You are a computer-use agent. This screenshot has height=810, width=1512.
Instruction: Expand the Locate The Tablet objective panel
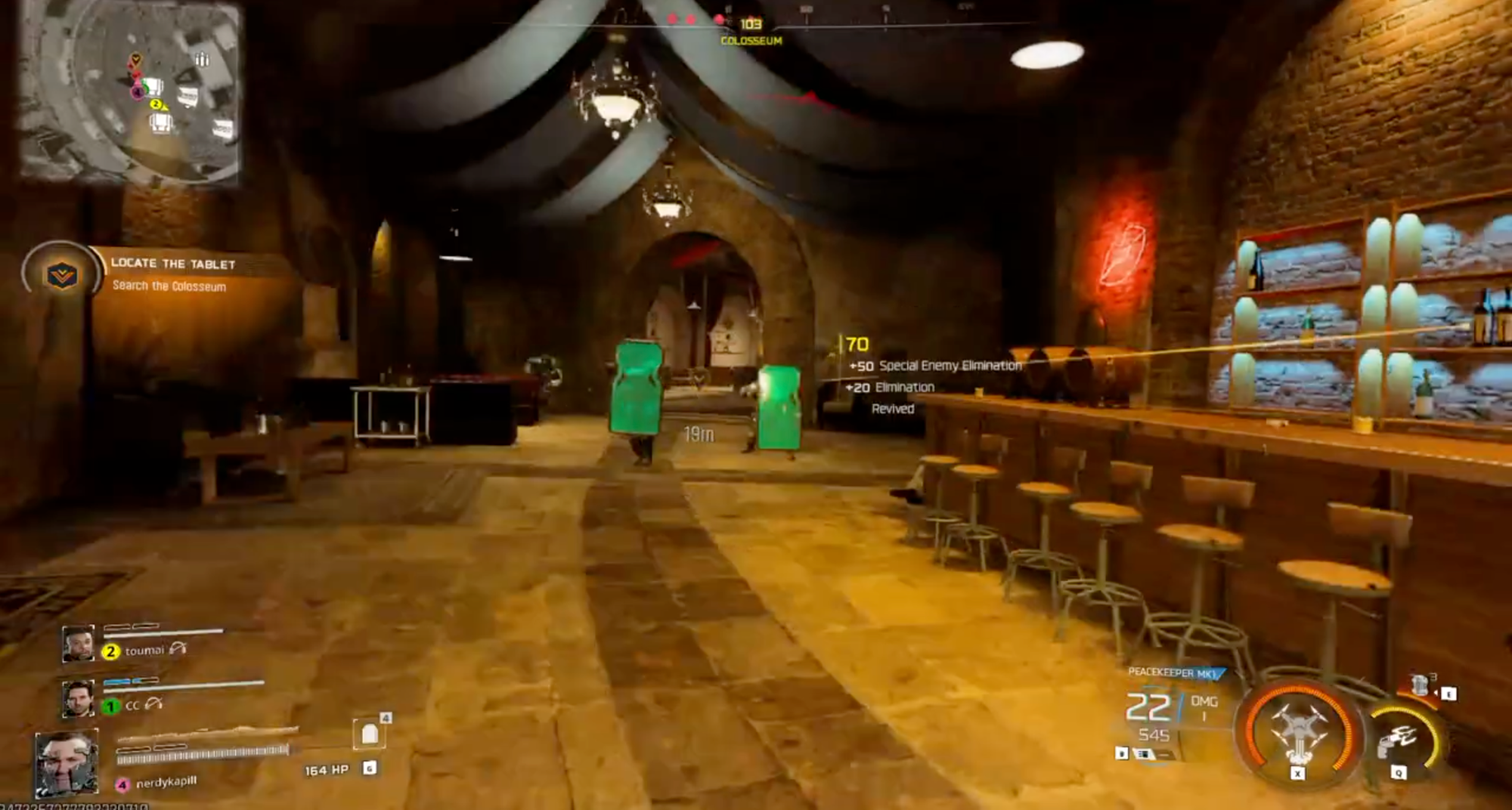coord(172,264)
